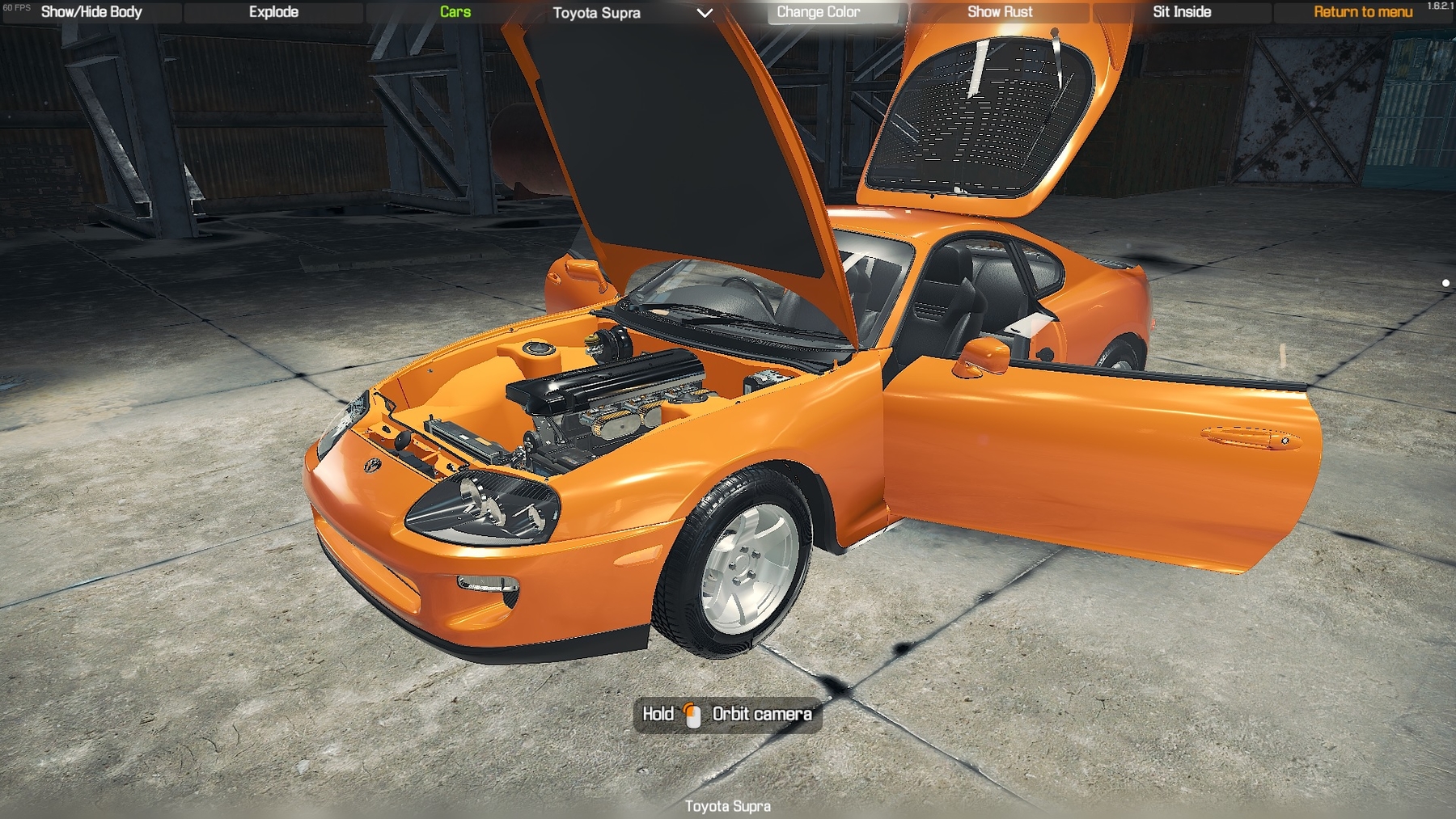Select Sit Inside to enter the car
This screenshot has height=819, width=1456.
[x=1182, y=12]
